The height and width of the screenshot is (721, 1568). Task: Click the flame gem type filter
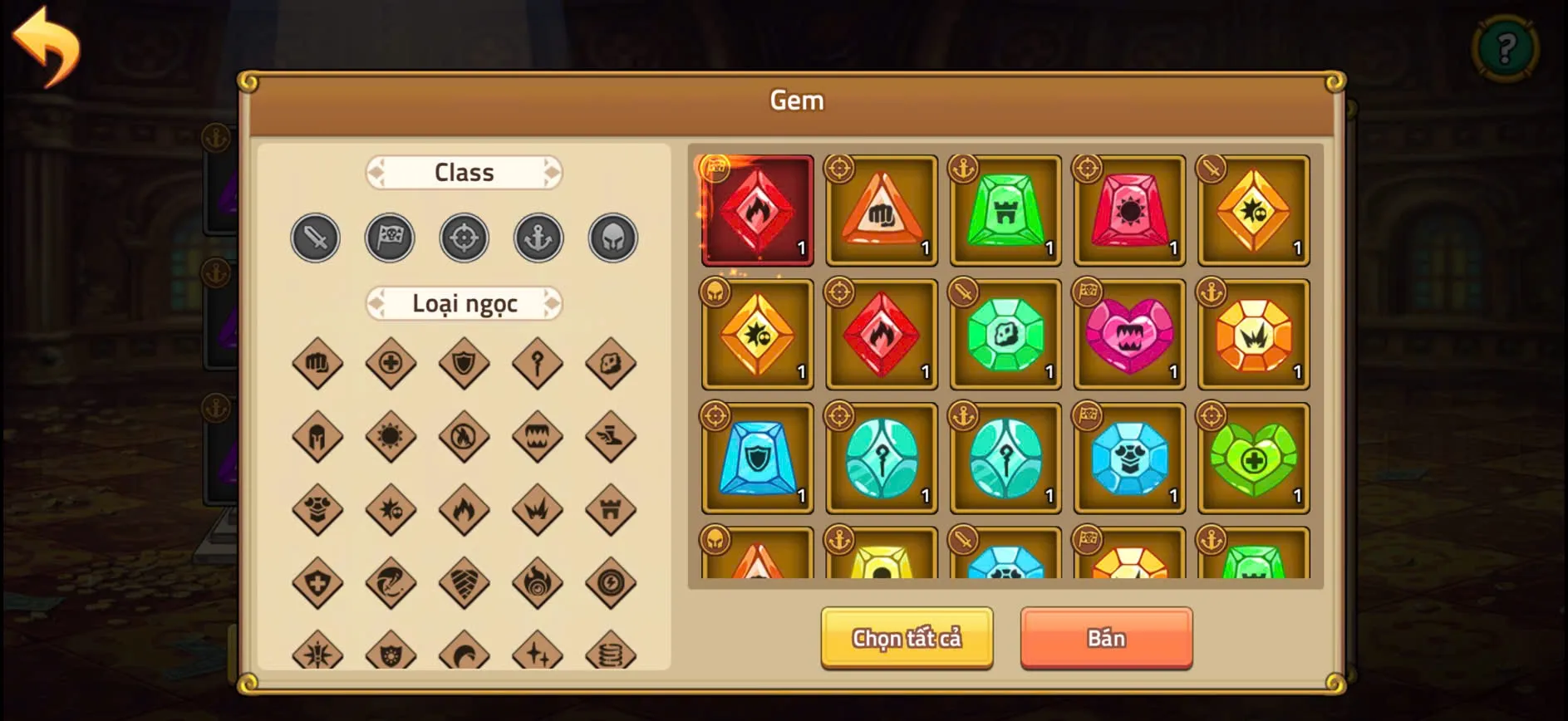pyautogui.click(x=464, y=509)
